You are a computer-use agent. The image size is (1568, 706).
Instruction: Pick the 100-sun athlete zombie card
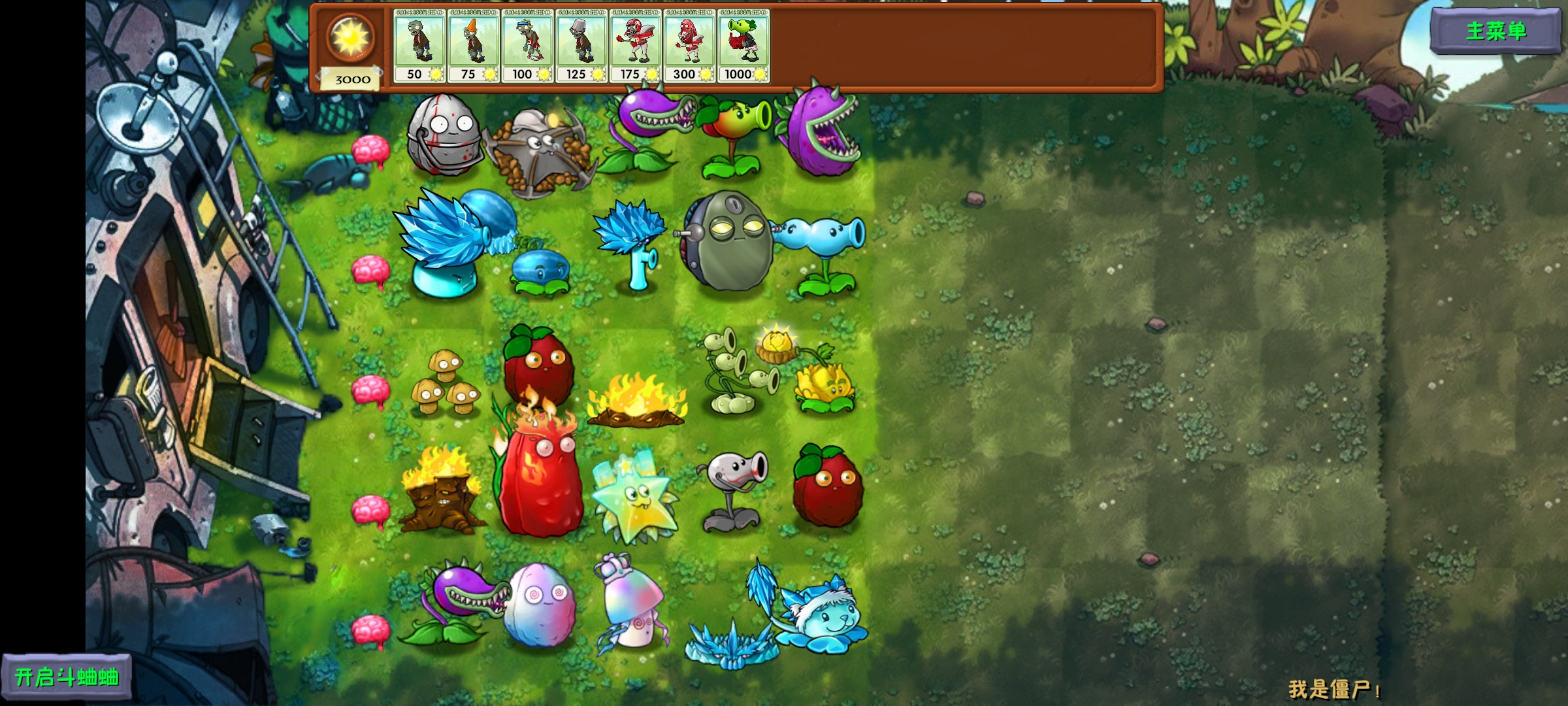527,42
